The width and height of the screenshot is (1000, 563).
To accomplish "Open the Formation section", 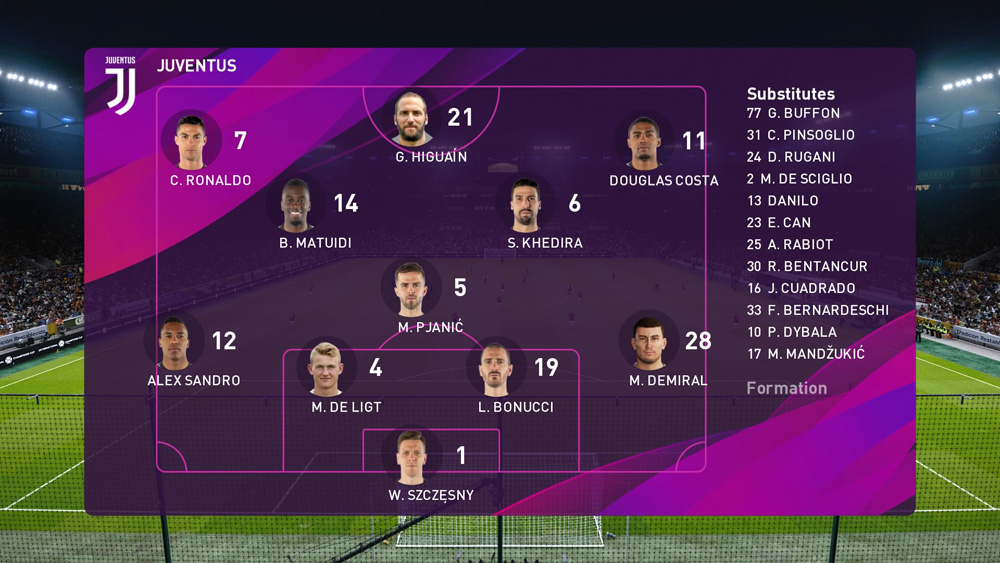I will click(787, 388).
